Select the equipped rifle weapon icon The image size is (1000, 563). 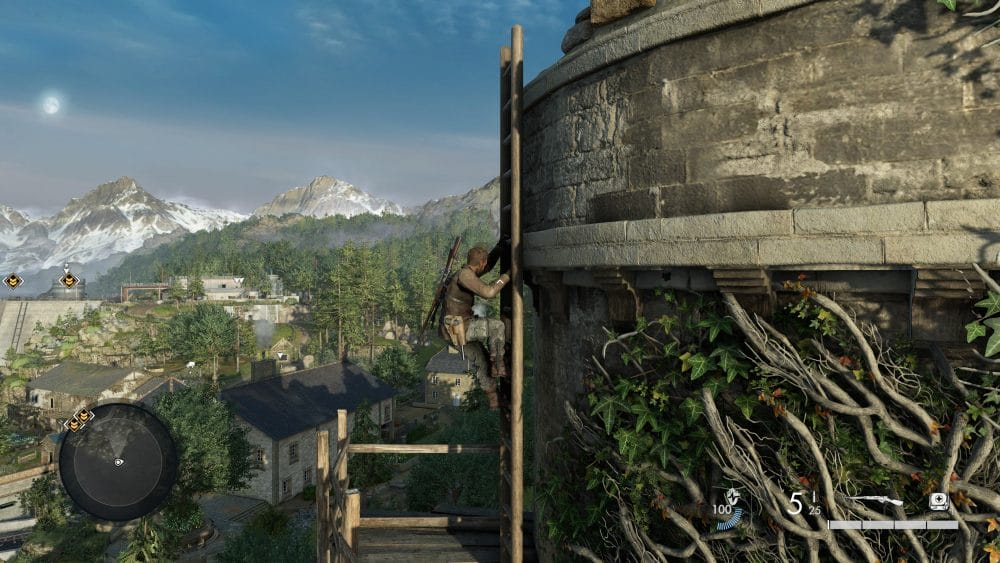(x=874, y=500)
